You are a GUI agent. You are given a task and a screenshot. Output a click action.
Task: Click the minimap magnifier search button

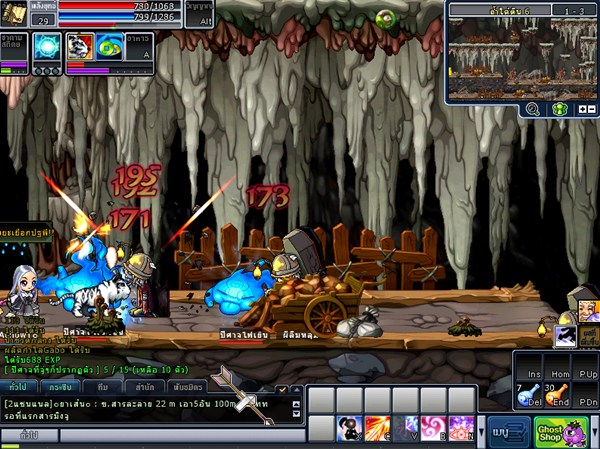[533, 109]
